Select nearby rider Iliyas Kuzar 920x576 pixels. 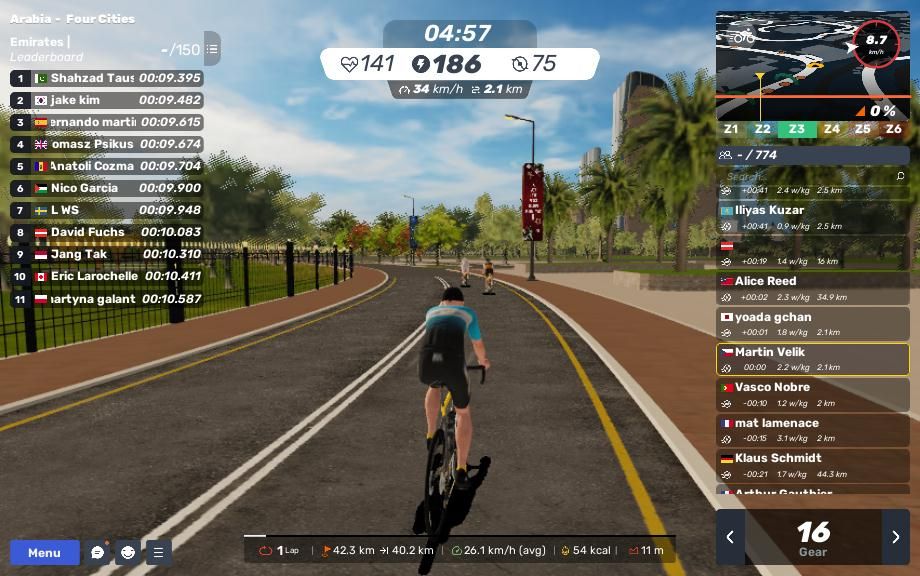812,217
